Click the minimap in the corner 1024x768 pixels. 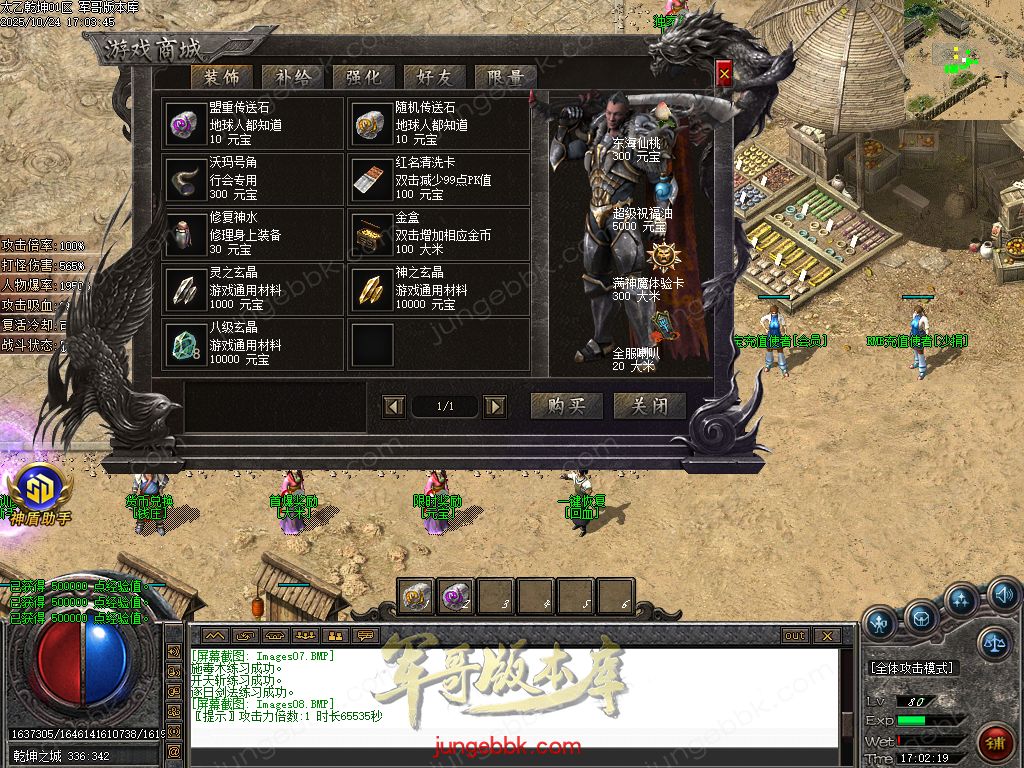tap(963, 58)
